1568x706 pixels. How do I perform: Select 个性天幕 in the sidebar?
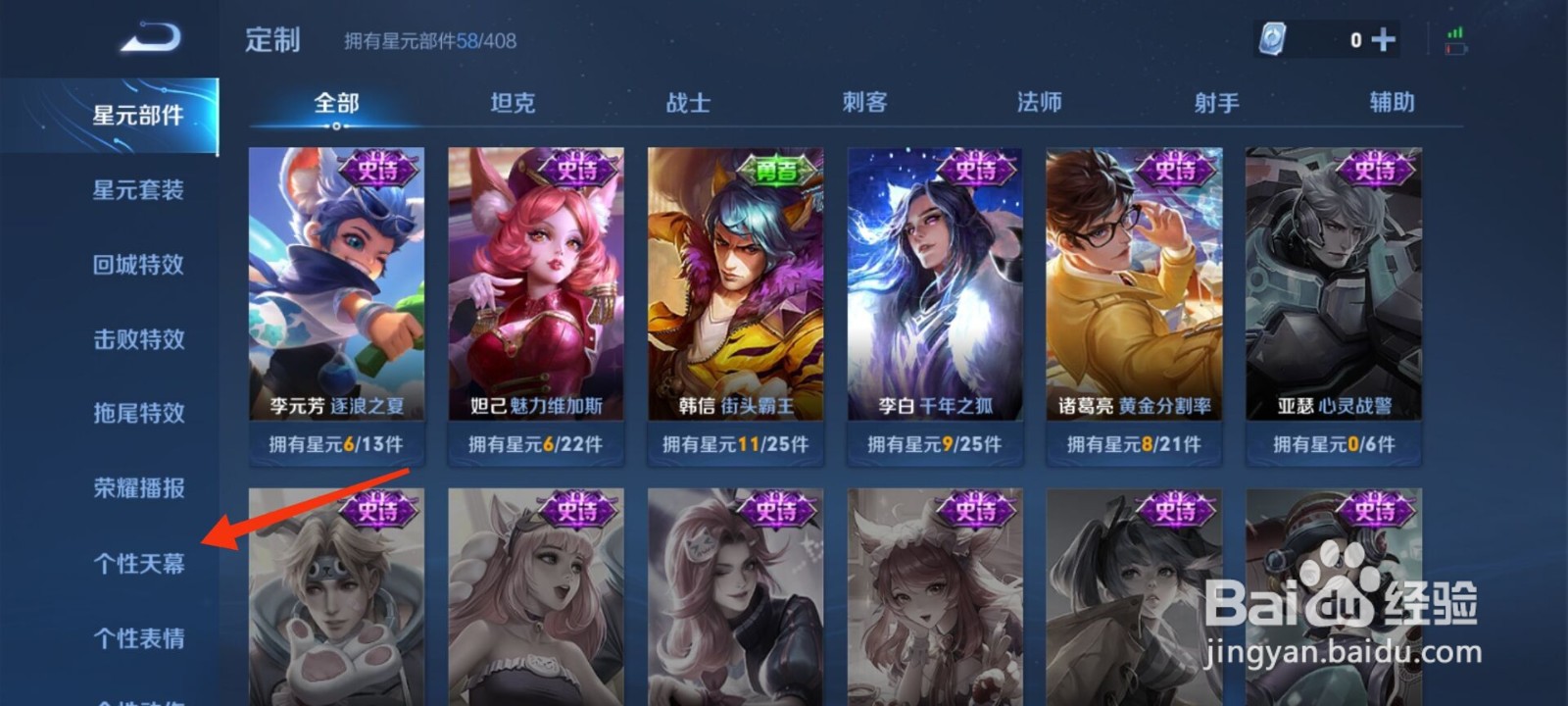137,563
